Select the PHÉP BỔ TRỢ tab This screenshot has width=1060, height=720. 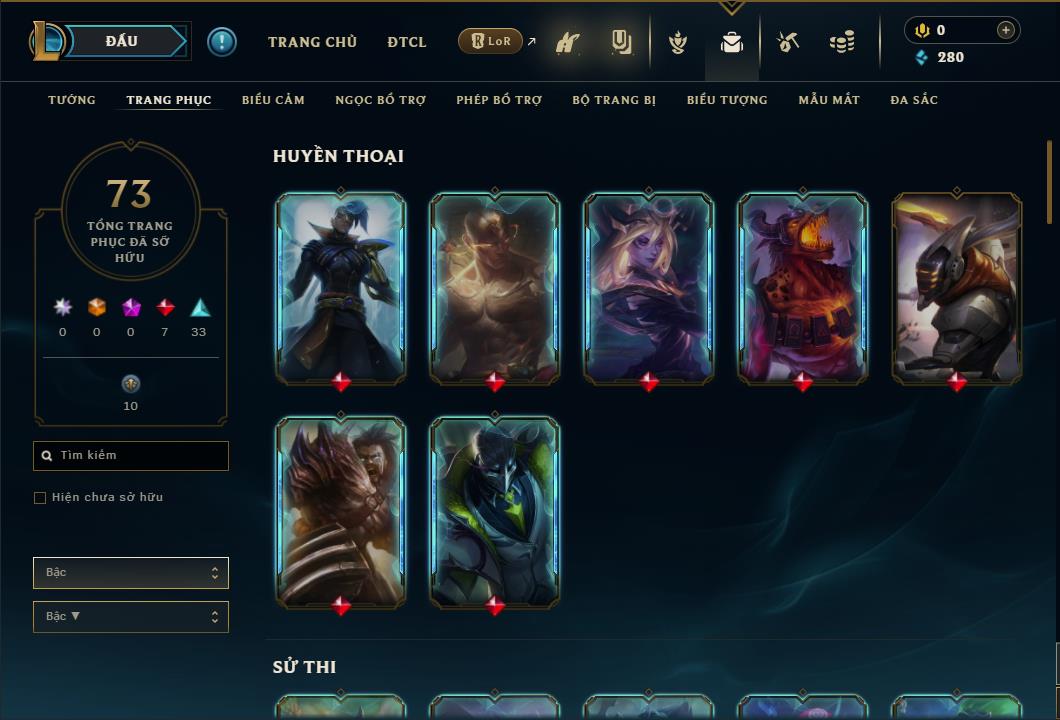(x=499, y=100)
